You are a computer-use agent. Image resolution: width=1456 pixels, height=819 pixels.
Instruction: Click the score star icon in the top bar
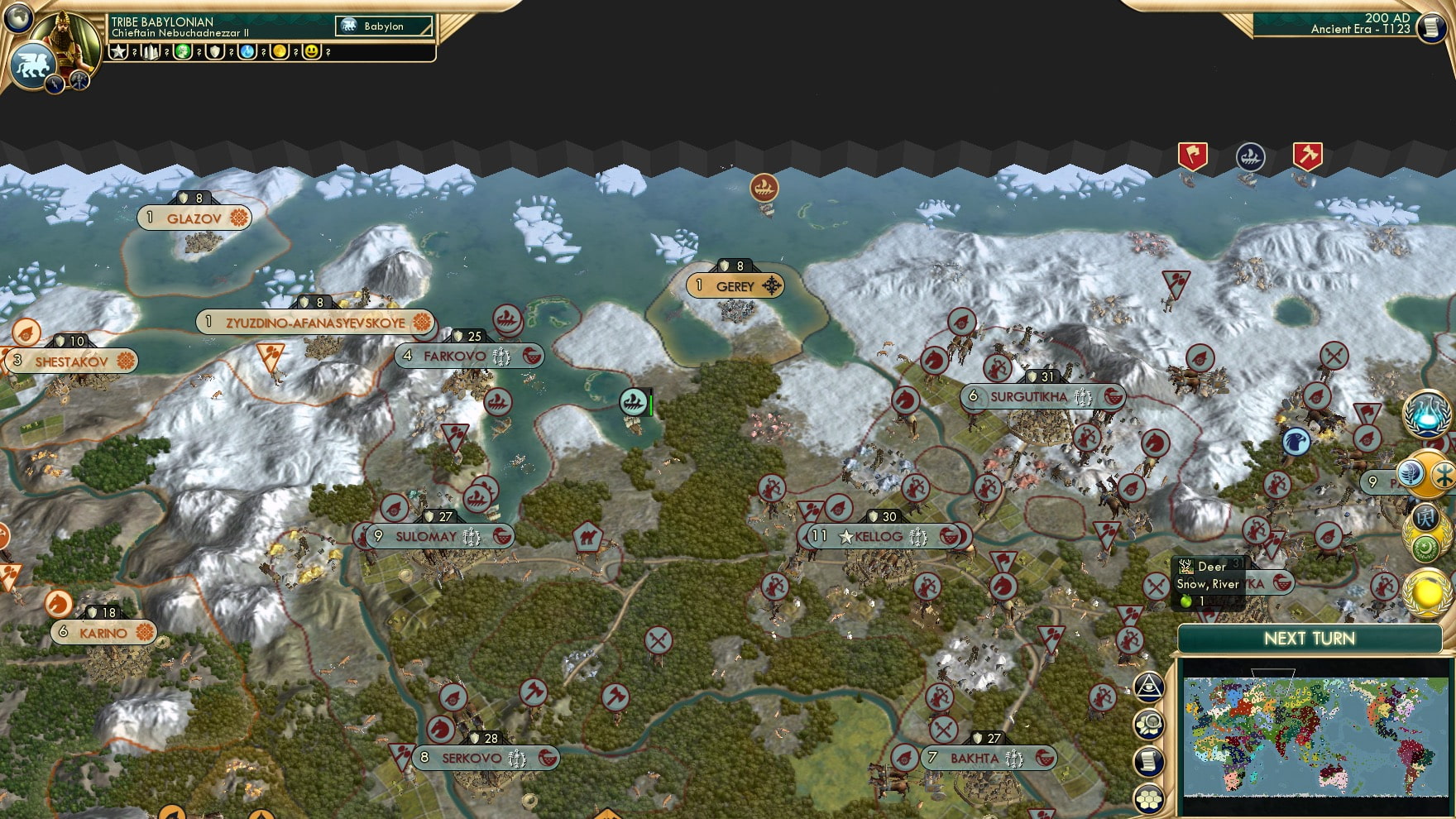pos(118,51)
